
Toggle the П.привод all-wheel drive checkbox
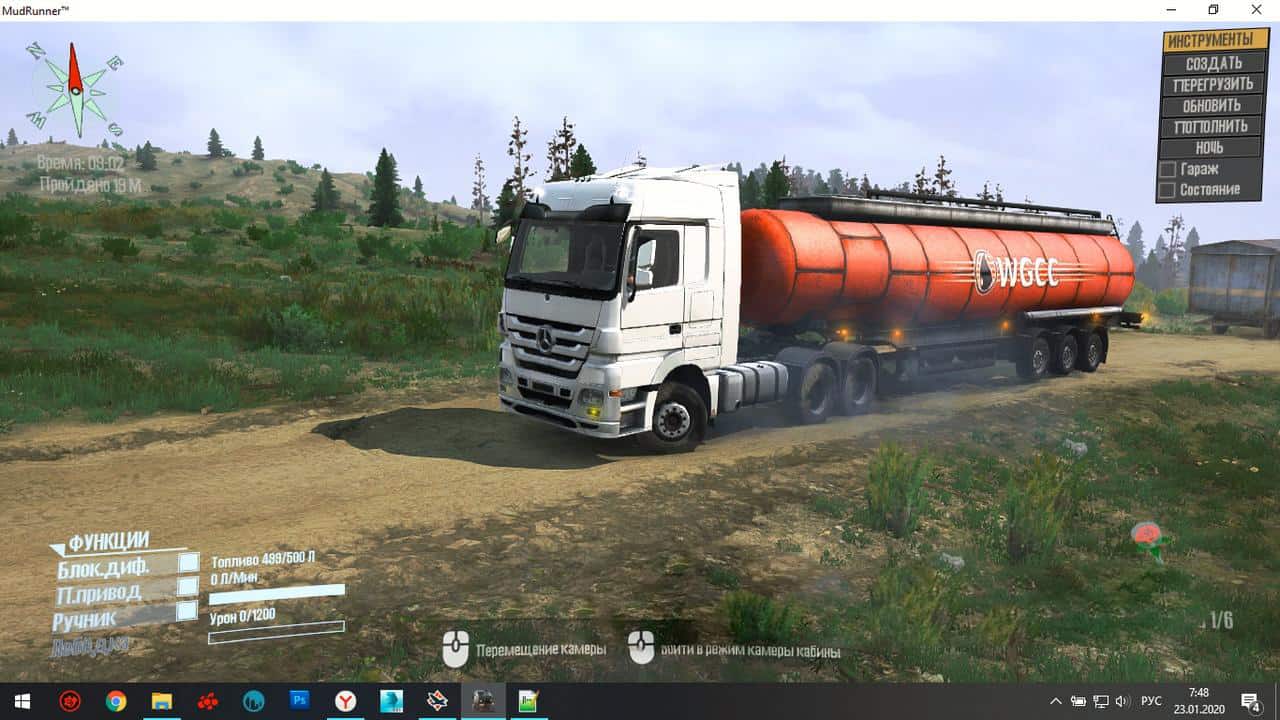click(x=188, y=588)
